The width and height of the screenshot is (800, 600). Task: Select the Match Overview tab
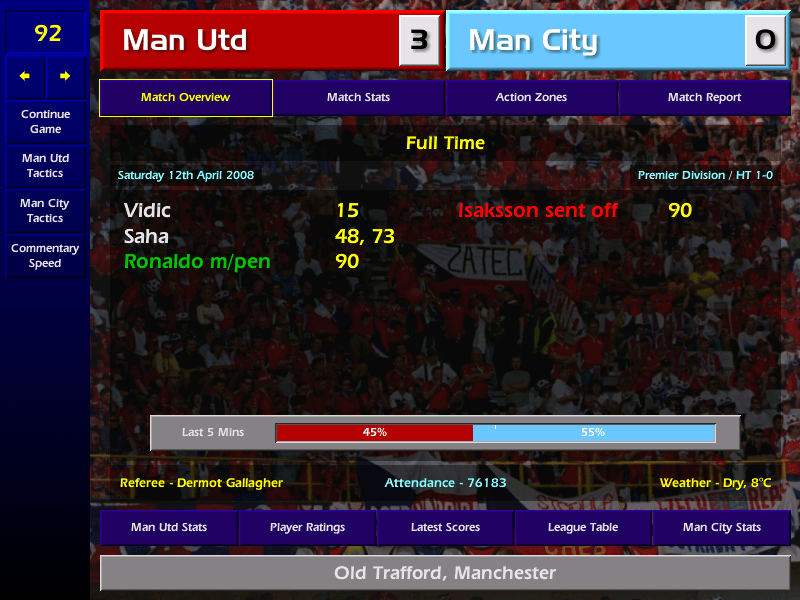(185, 98)
